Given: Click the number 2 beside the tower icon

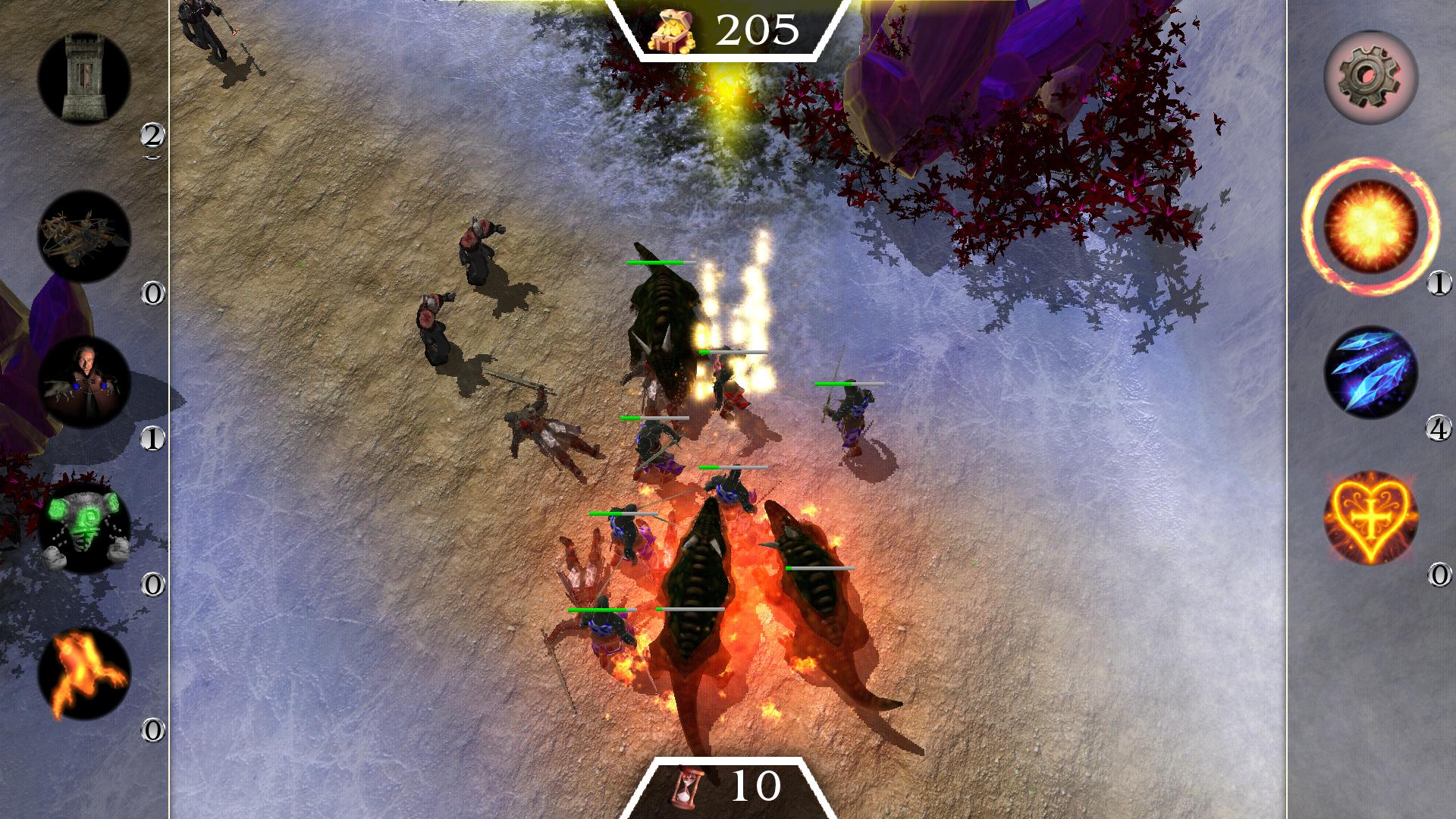Looking at the screenshot, I should tap(153, 133).
